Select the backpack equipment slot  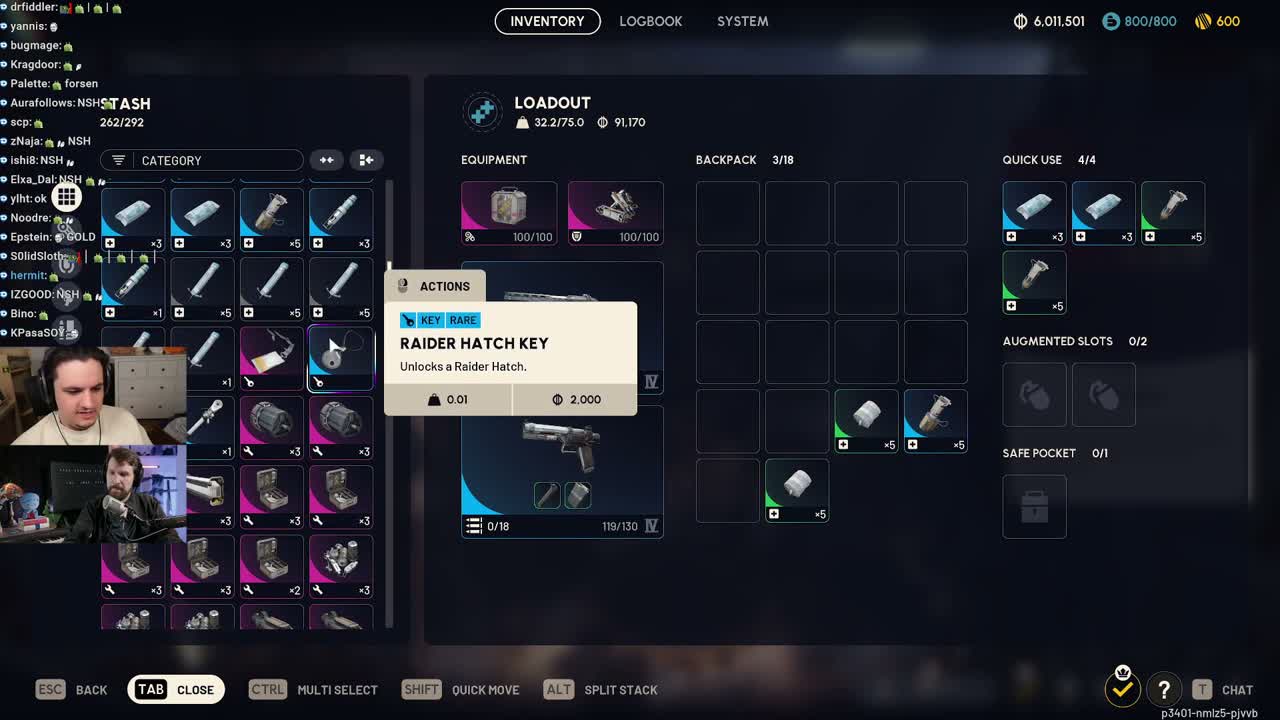coord(508,213)
